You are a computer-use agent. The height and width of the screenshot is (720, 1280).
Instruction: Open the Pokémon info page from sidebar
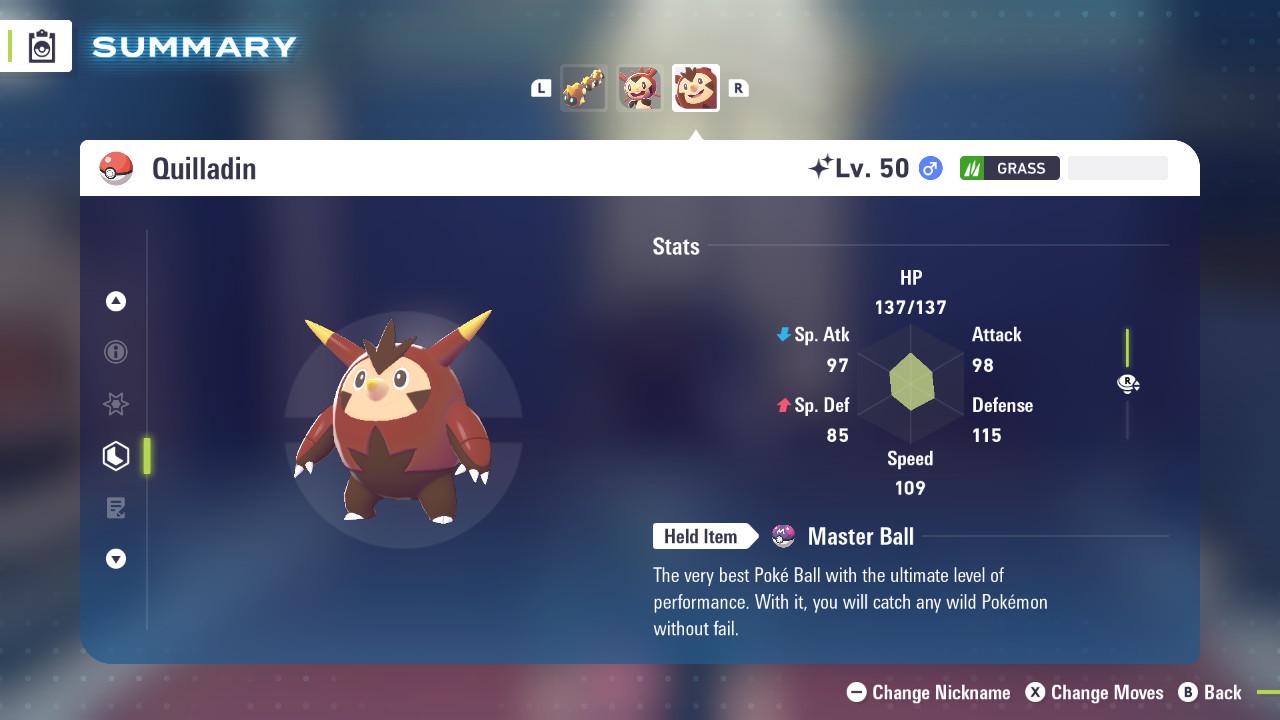coord(116,353)
